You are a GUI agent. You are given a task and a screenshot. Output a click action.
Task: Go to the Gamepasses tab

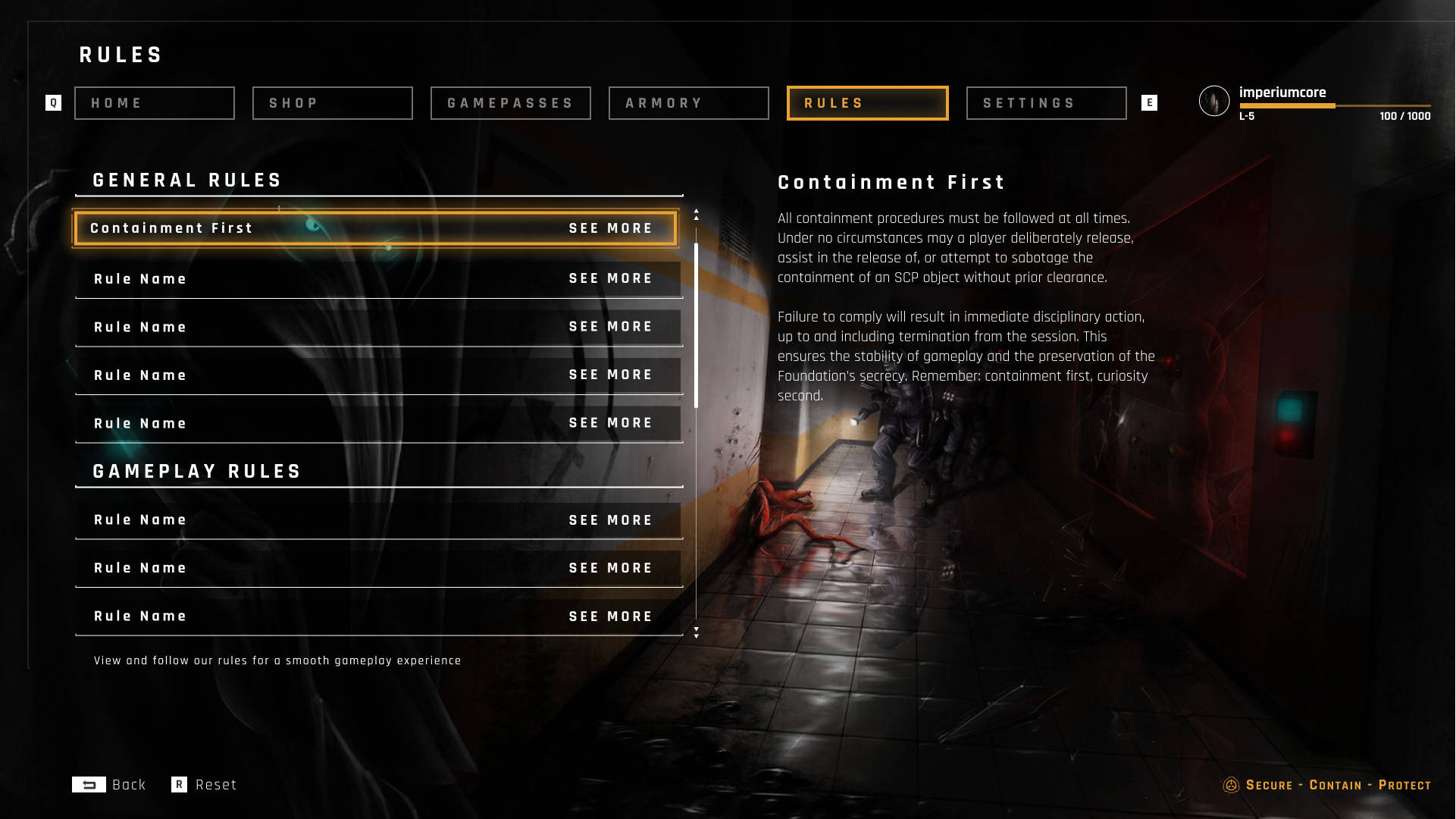(511, 103)
